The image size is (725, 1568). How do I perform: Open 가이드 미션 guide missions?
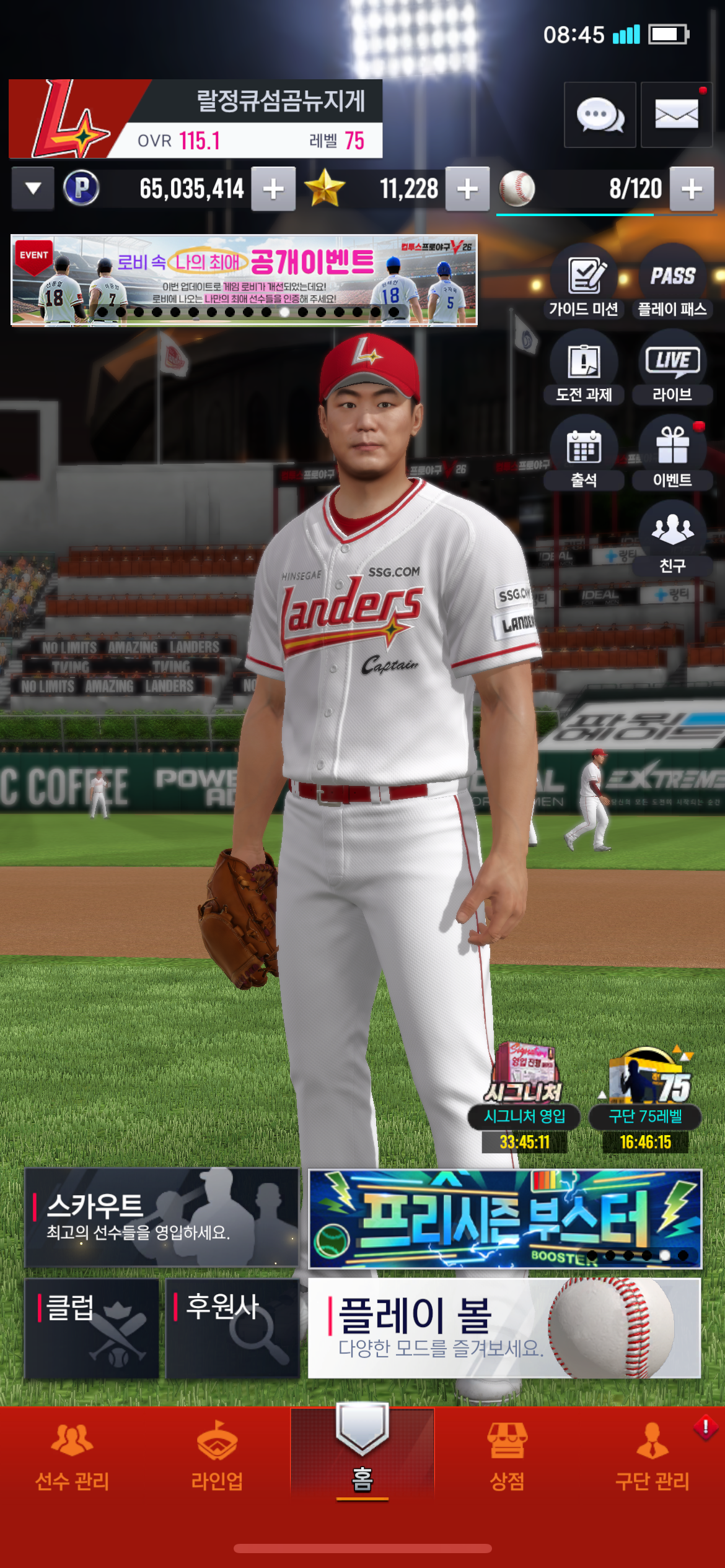point(584,282)
